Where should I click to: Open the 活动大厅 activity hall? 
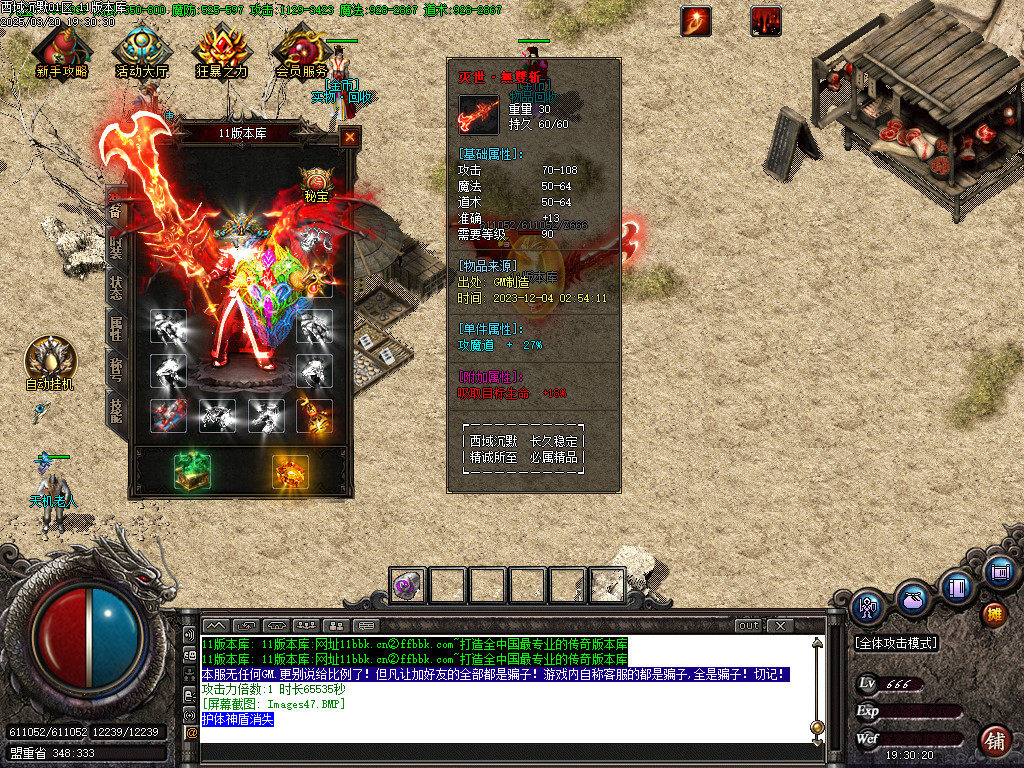pos(142,48)
